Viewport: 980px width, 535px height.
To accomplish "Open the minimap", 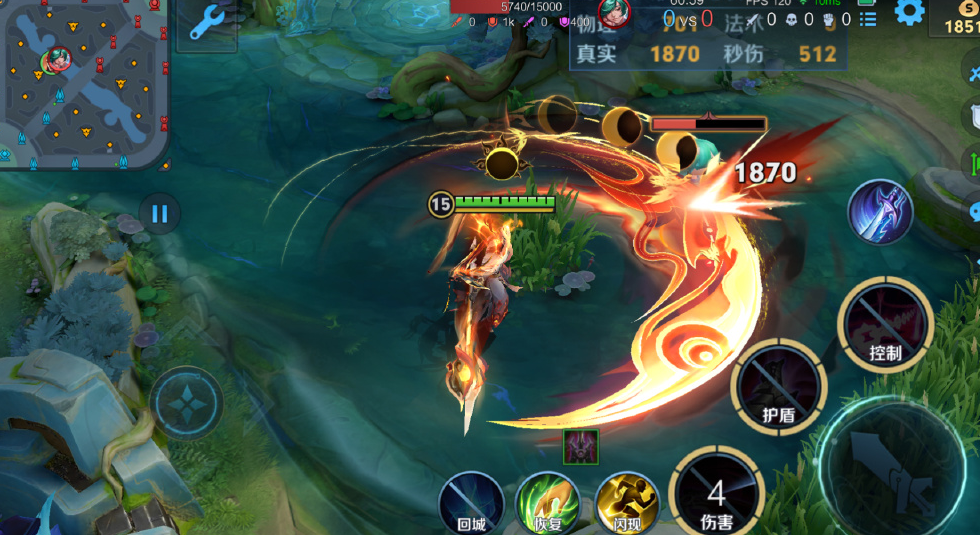I will click(x=83, y=84).
